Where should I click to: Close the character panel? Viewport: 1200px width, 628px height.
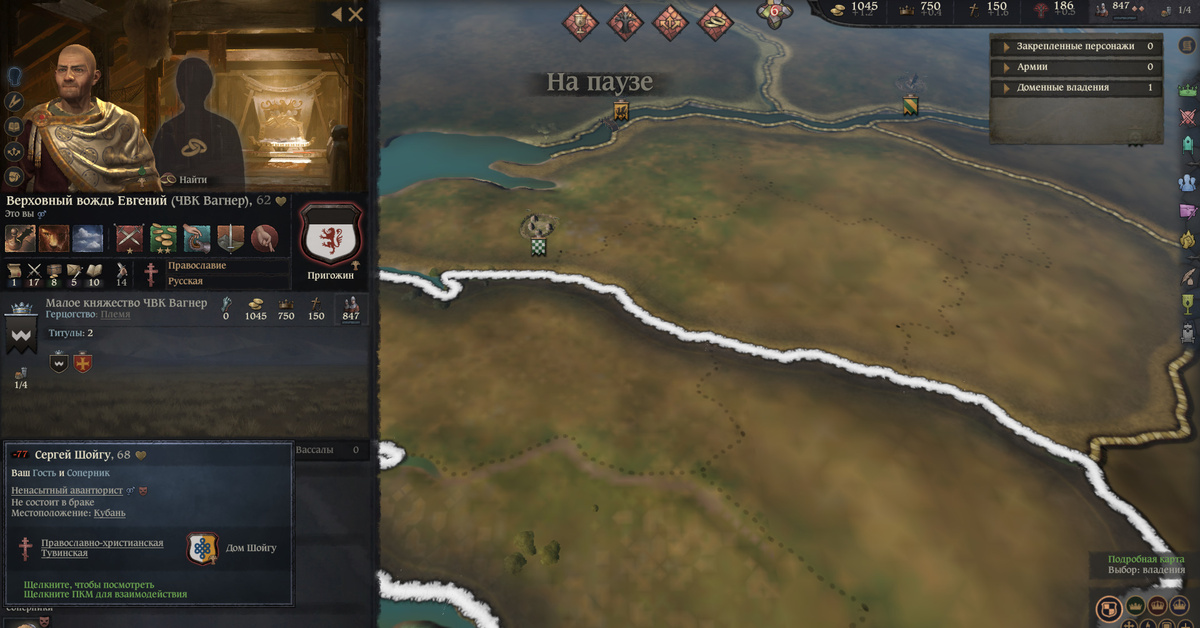tap(356, 14)
